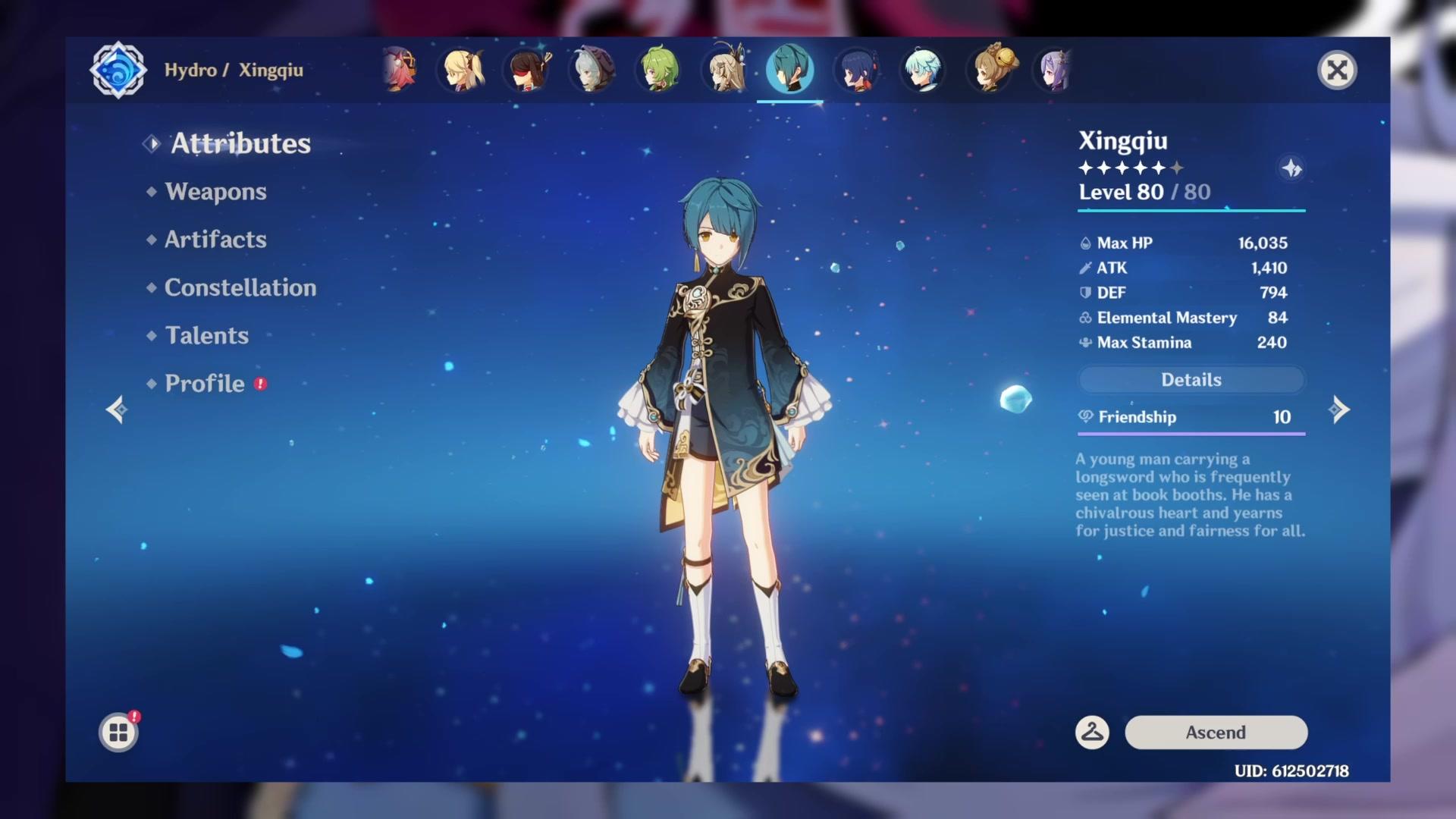This screenshot has height=819, width=1456.
Task: Pick the grey-haired hooded Razor portrait
Action: tap(593, 71)
